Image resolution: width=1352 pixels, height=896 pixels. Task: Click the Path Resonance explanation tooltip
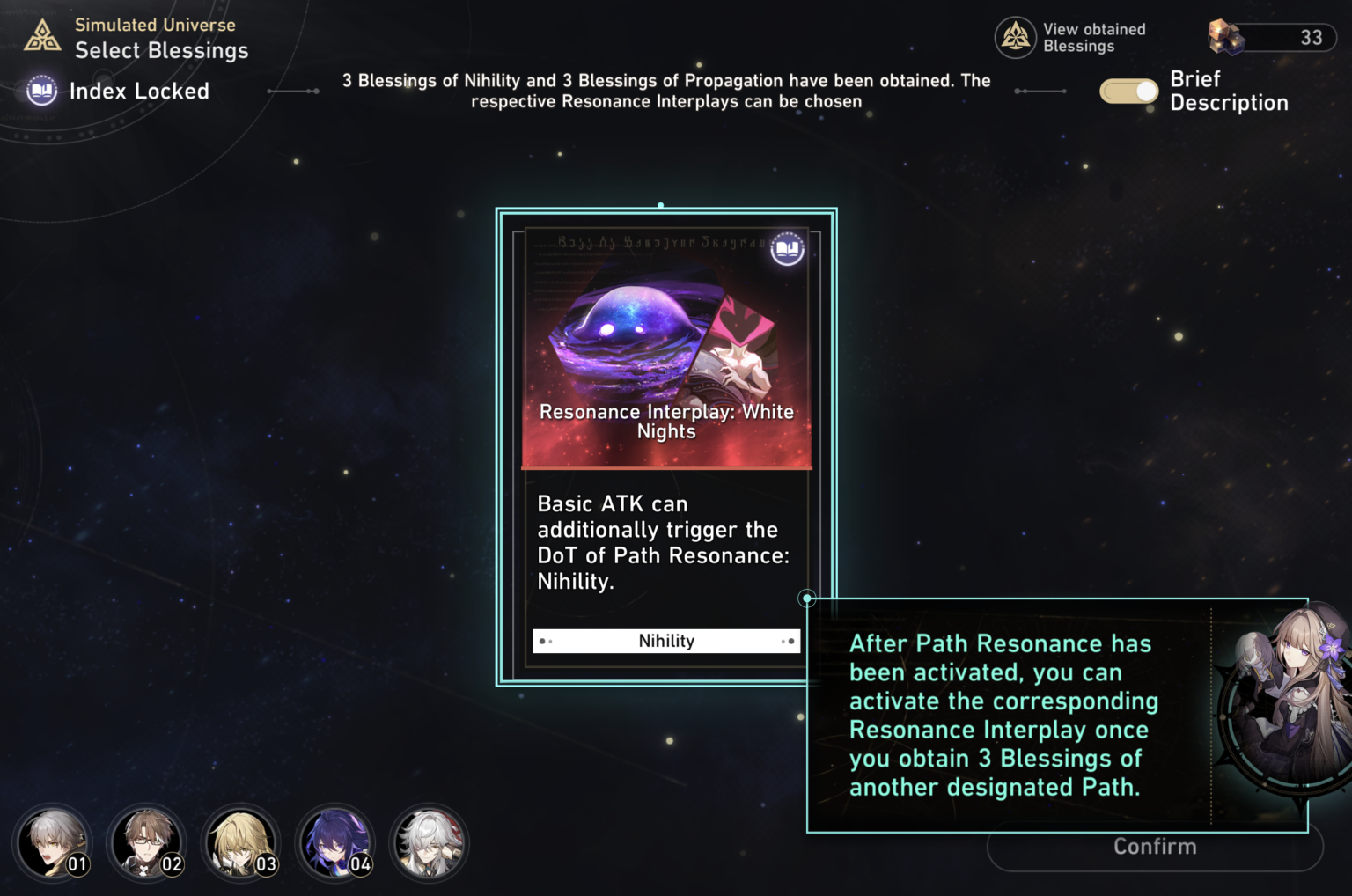coord(1003,715)
